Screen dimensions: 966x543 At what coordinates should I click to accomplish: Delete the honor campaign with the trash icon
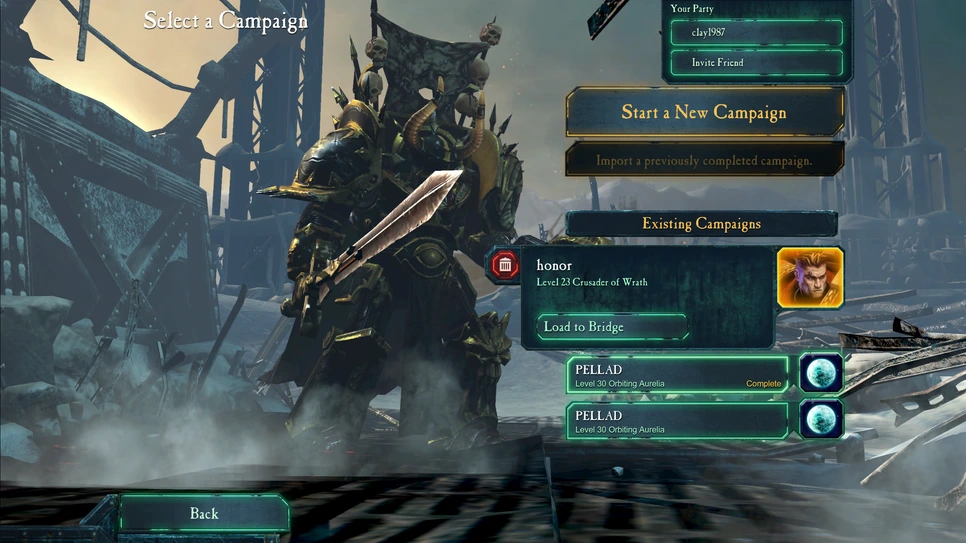[x=504, y=265]
